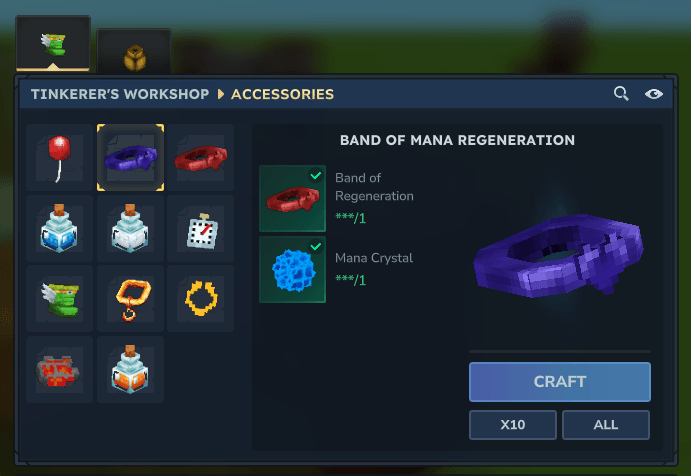This screenshot has width=691, height=476.
Task: Toggle the eye visibility filter
Action: pos(654,94)
